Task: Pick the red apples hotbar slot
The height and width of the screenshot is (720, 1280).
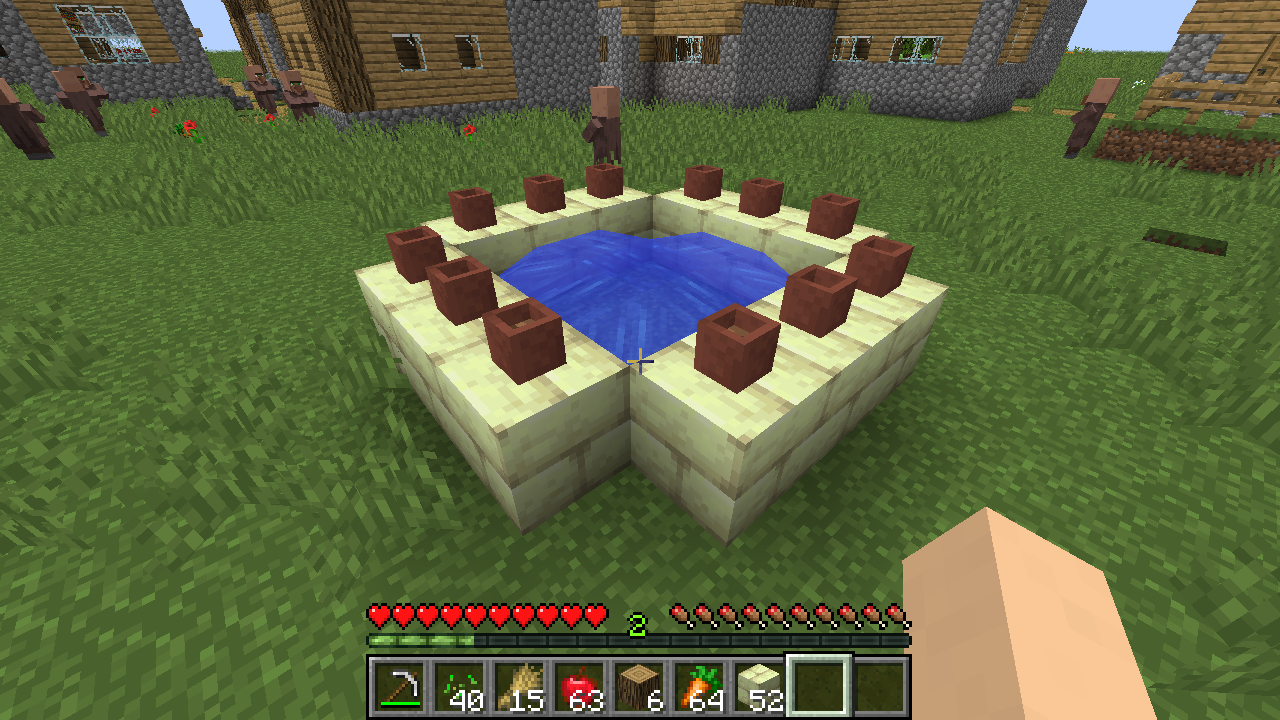Action: click(x=580, y=687)
